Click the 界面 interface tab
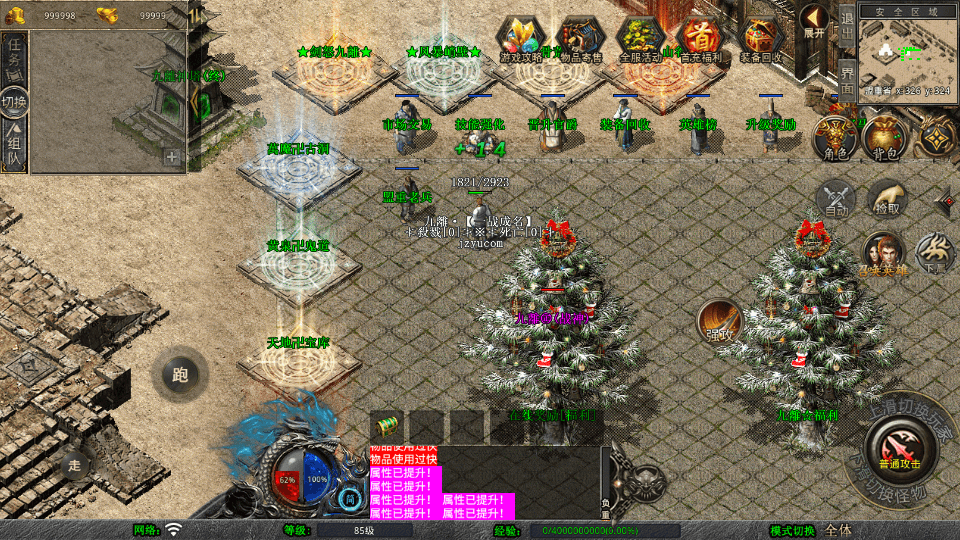The width and height of the screenshot is (960, 540). tap(846, 78)
